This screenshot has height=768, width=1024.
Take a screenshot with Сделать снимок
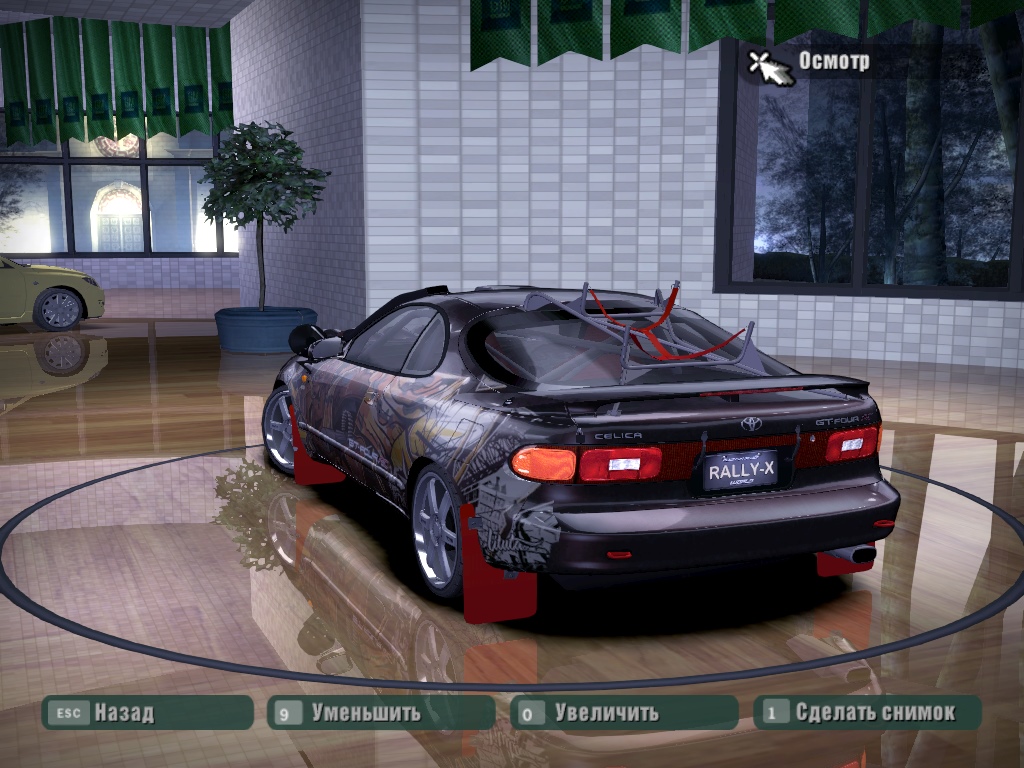[867, 713]
